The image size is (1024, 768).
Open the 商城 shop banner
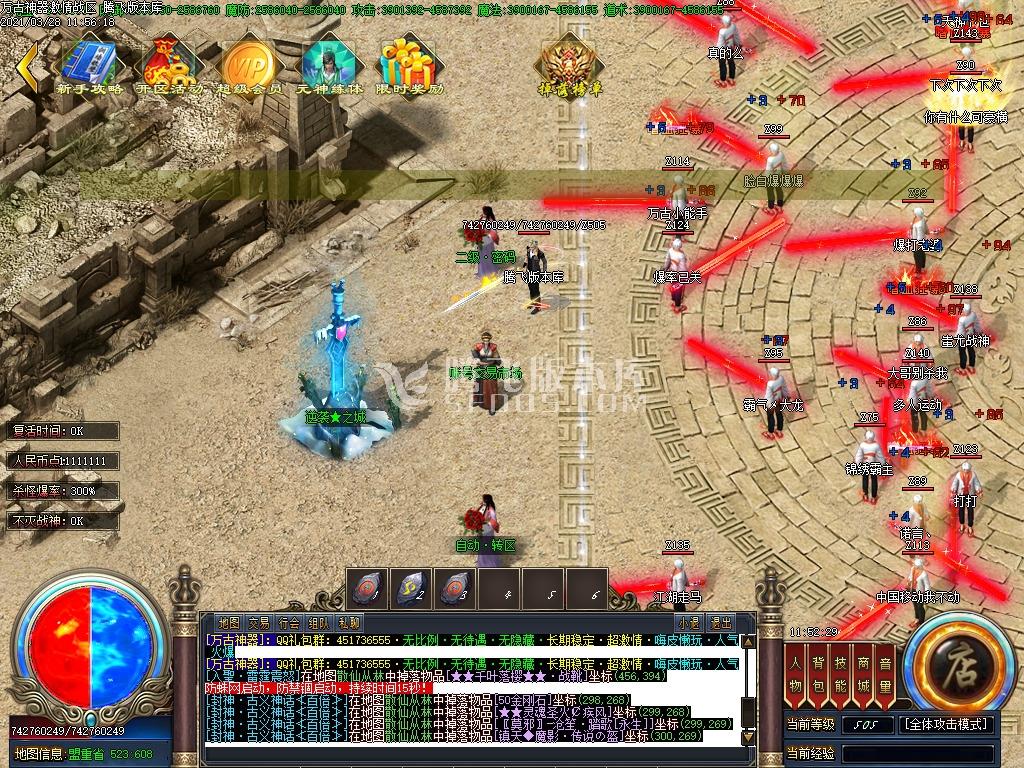tap(862, 673)
